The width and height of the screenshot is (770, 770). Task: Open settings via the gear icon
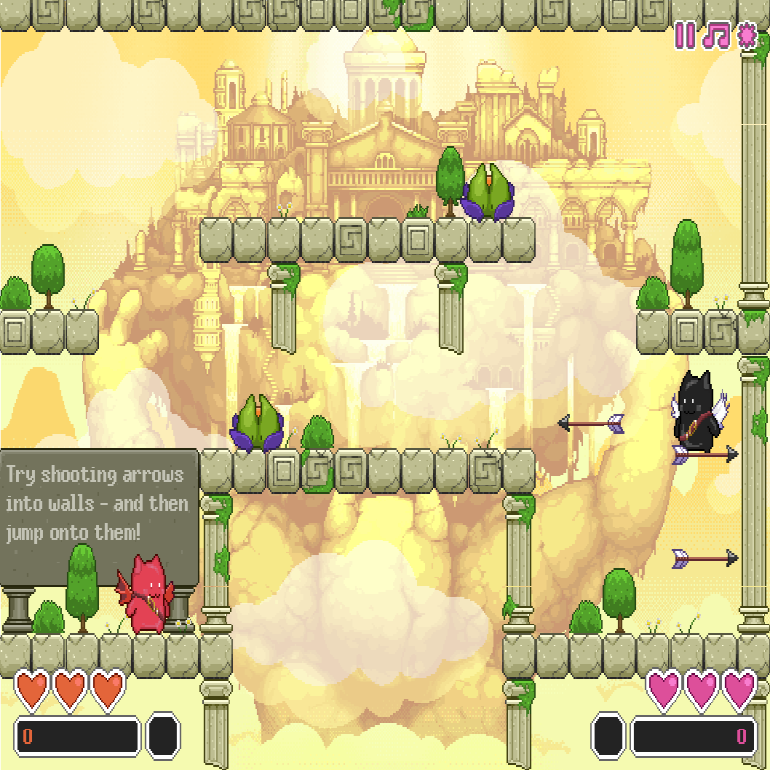[747, 36]
